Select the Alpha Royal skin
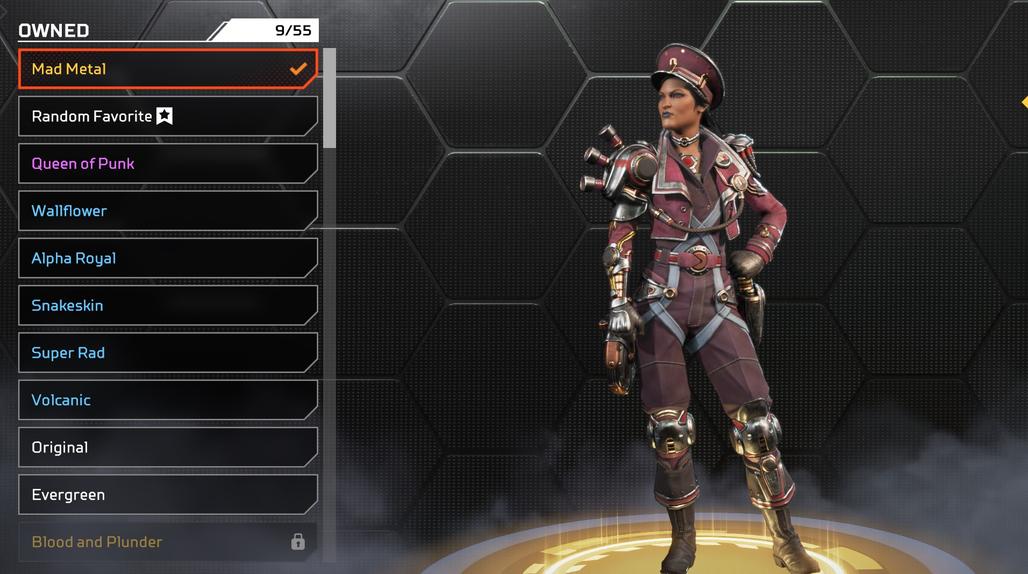 (x=167, y=258)
